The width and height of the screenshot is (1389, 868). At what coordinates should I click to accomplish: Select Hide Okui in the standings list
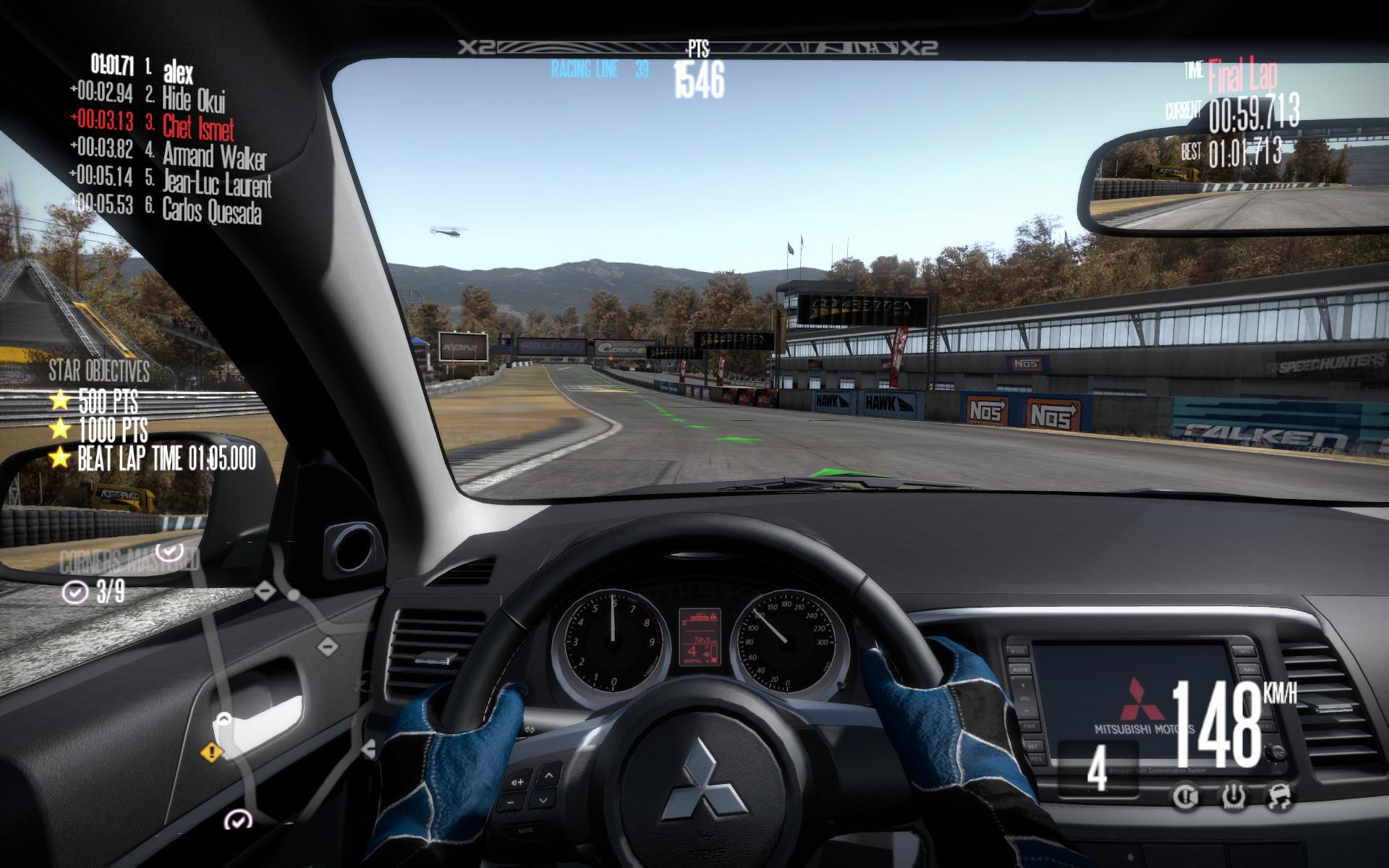[193, 99]
